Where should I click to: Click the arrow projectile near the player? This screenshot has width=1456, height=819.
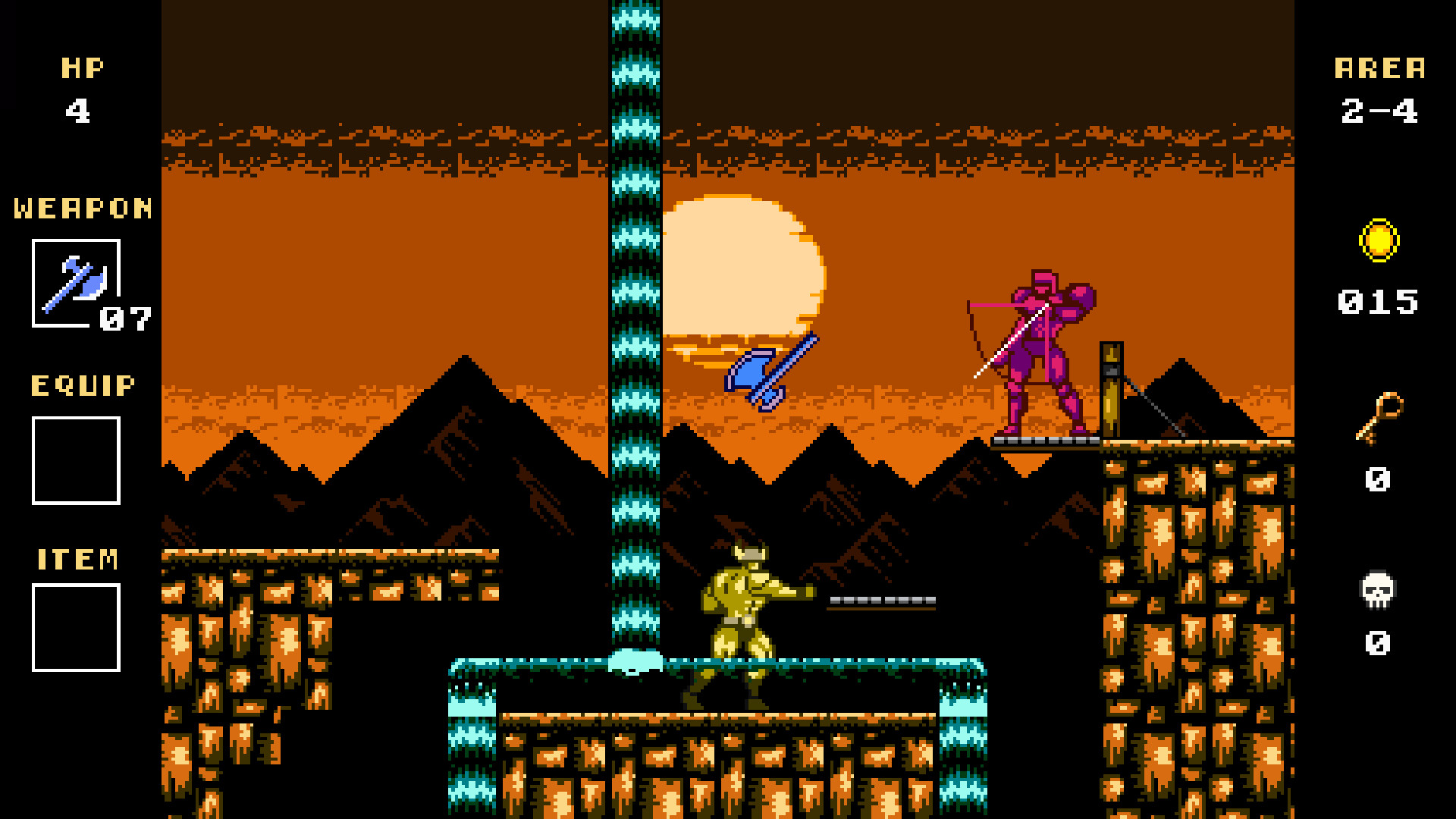880,599
